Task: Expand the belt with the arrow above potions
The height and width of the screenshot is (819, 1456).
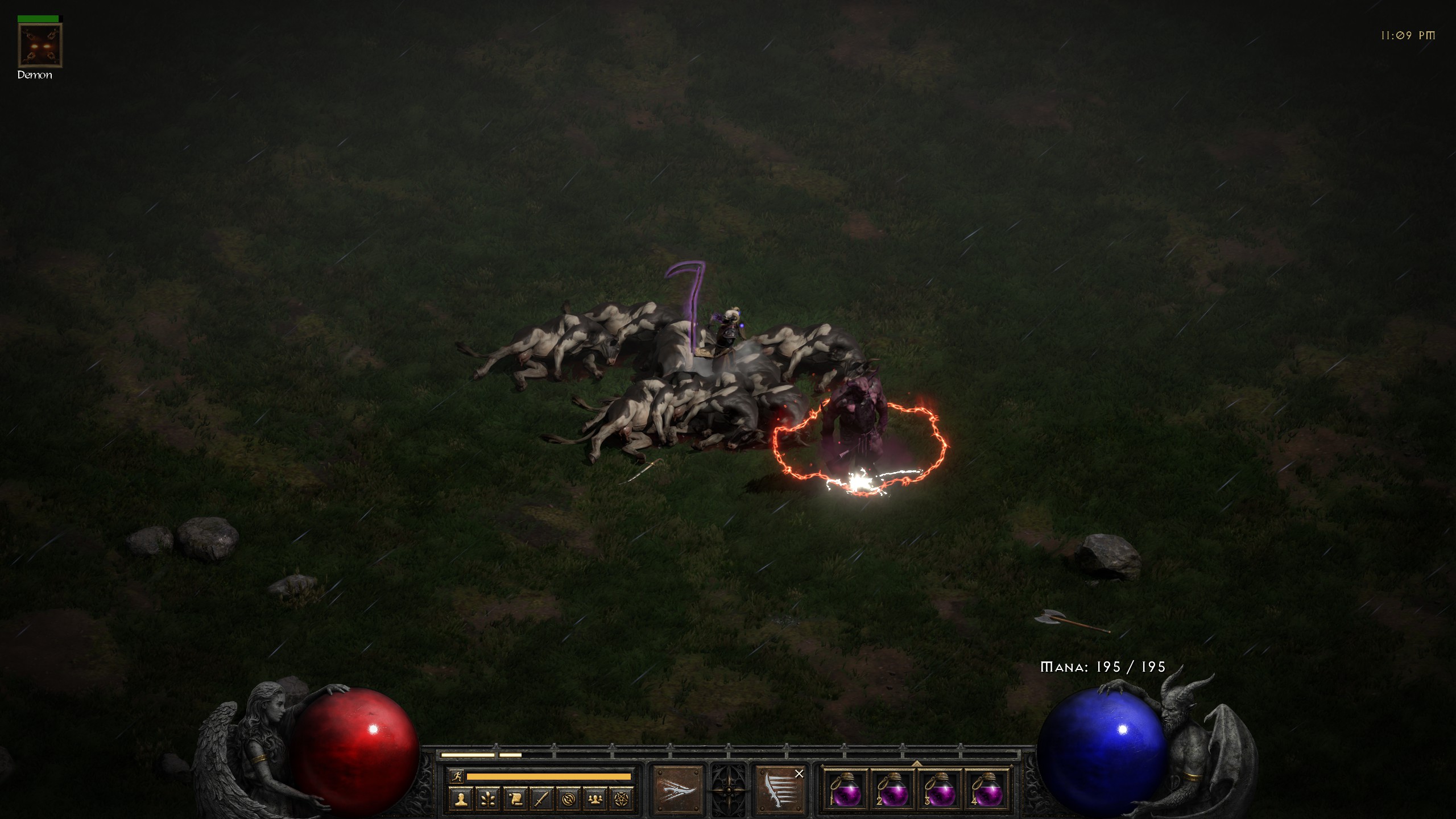Action: tap(916, 763)
